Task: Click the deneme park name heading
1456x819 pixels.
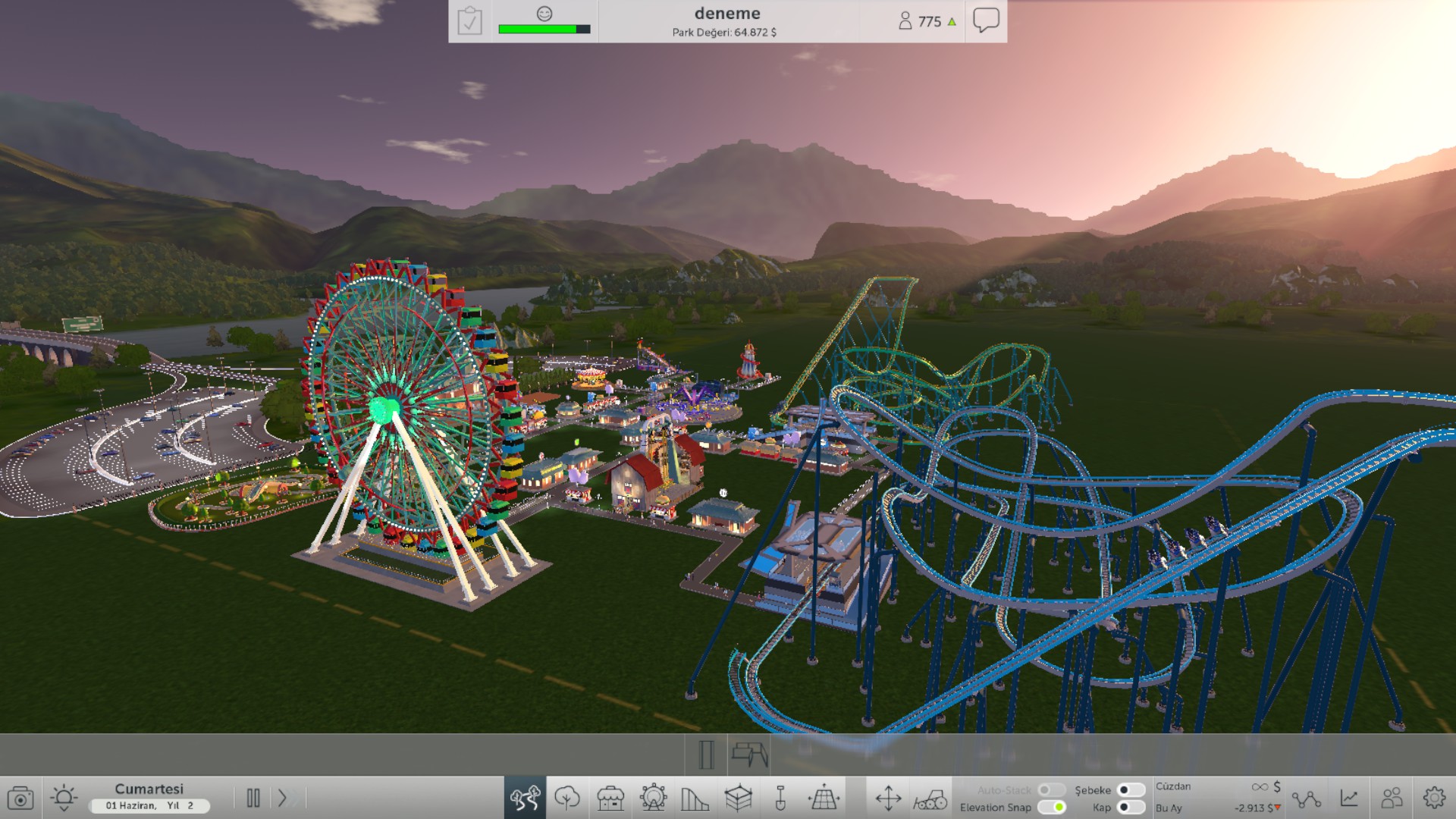Action: click(x=726, y=12)
